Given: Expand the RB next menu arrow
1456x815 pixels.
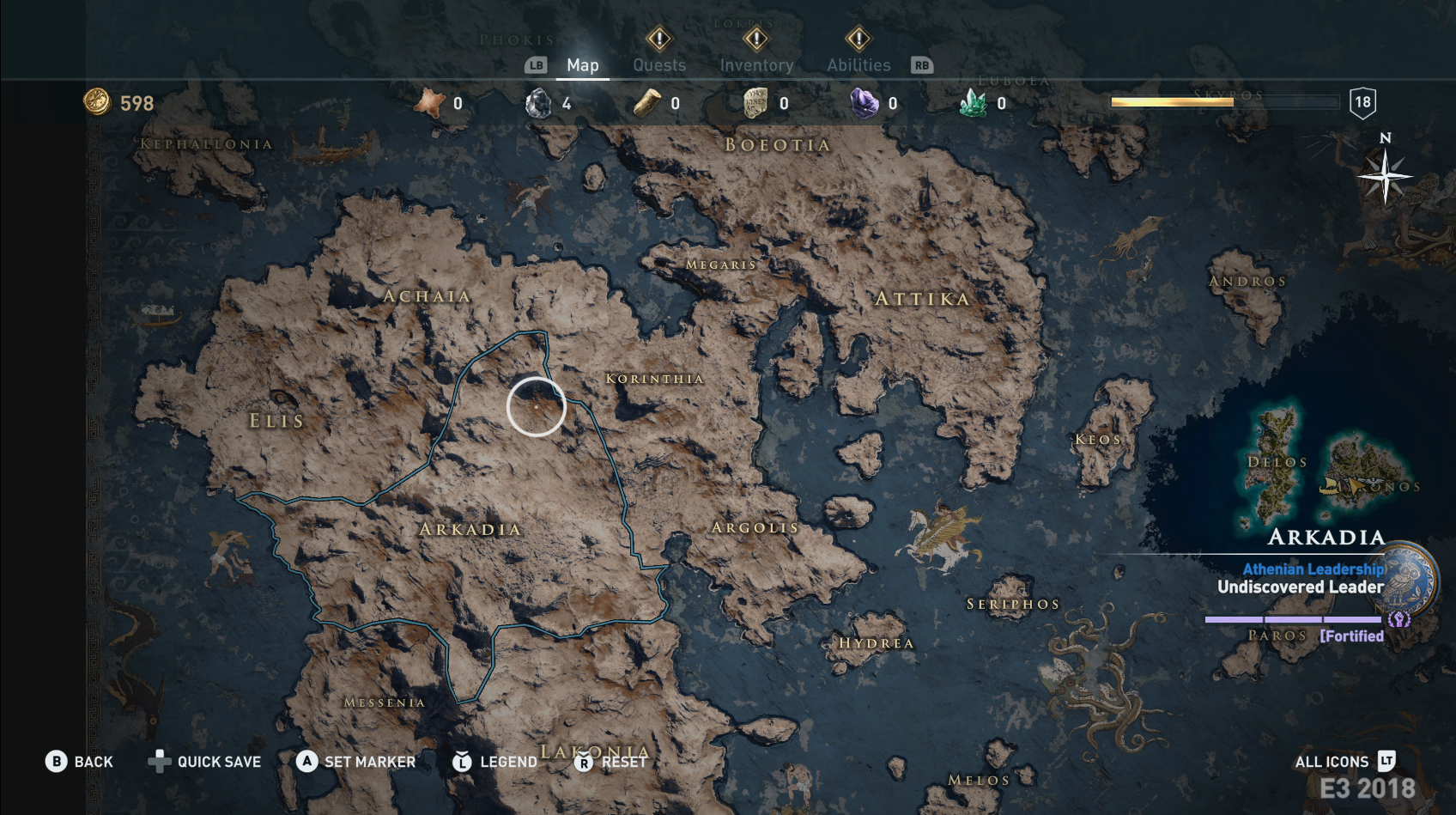Looking at the screenshot, I should 922,64.
